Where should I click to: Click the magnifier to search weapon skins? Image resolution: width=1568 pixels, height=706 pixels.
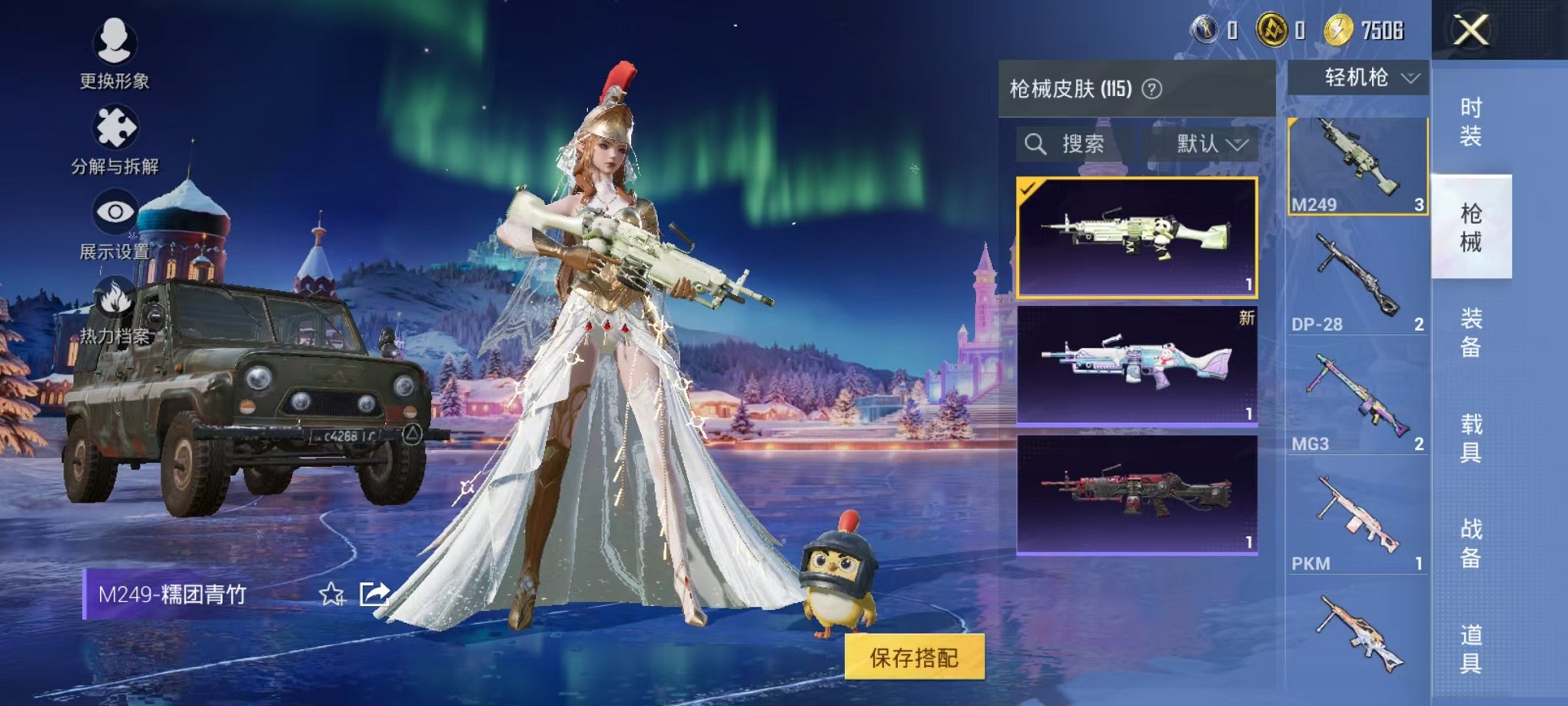click(x=1038, y=145)
